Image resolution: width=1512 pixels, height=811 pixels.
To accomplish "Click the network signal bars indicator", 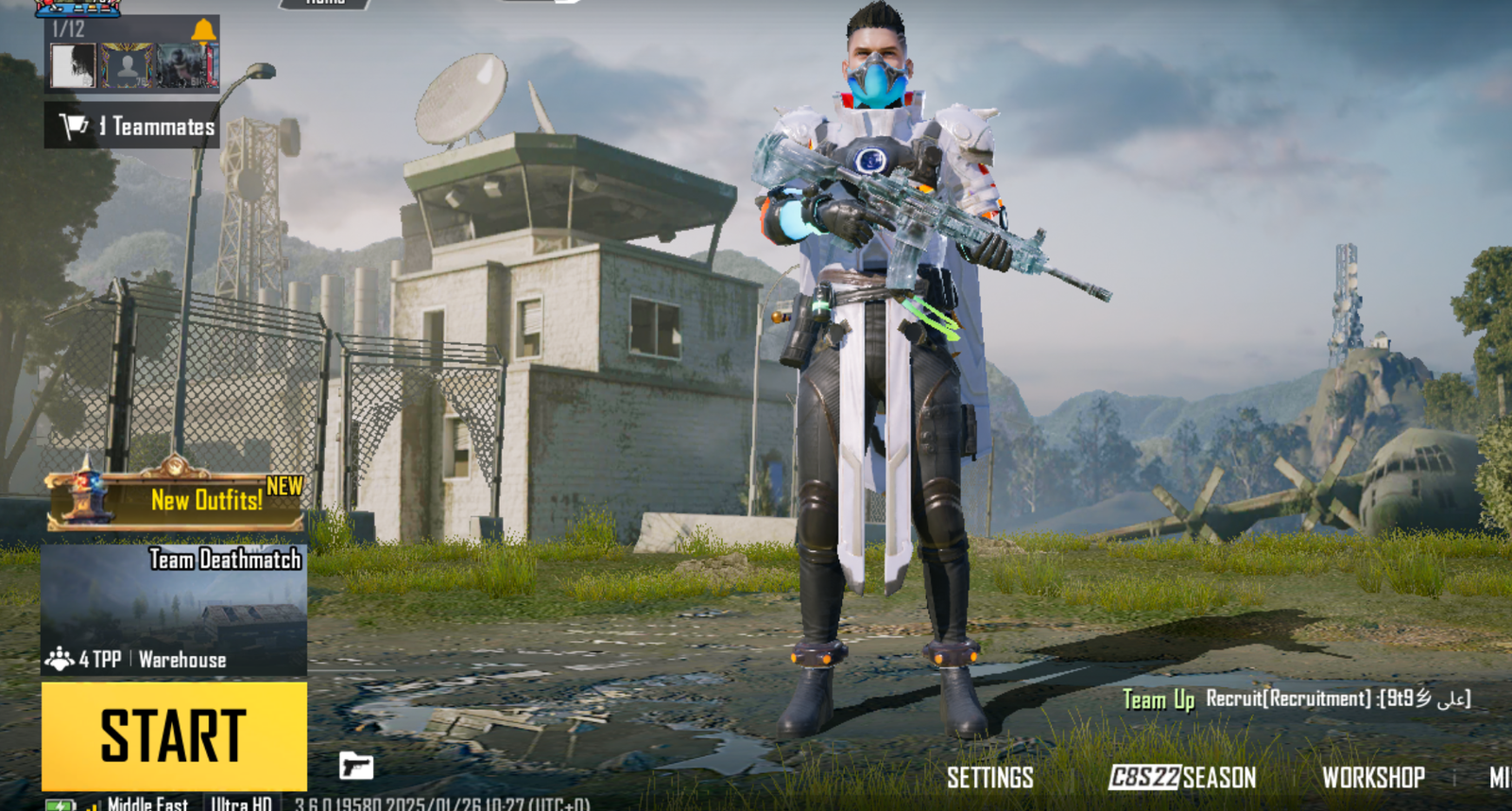I will [94, 806].
